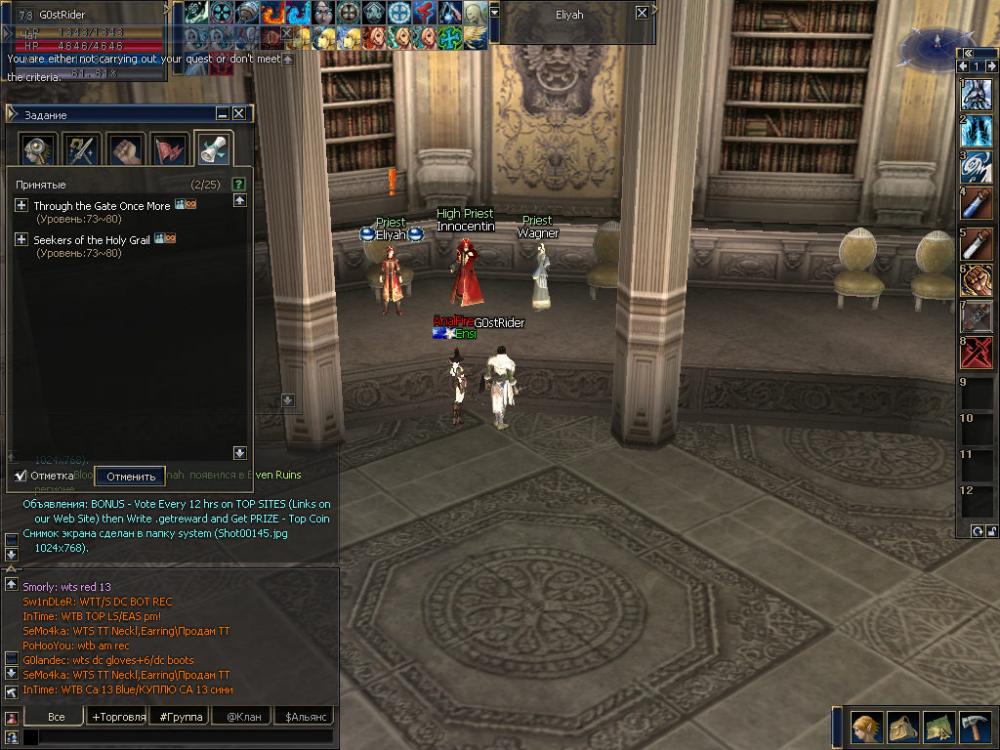Switch chat to the +Торговля tab
This screenshot has width=1000, height=750.
point(118,717)
